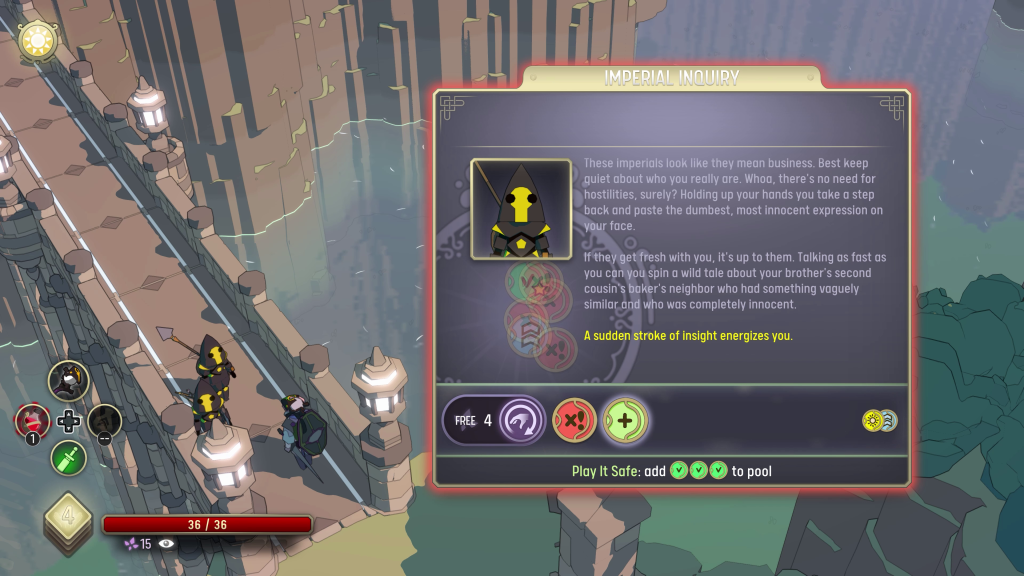Activate the green sword ability icon
The height and width of the screenshot is (576, 1024).
pos(69,458)
